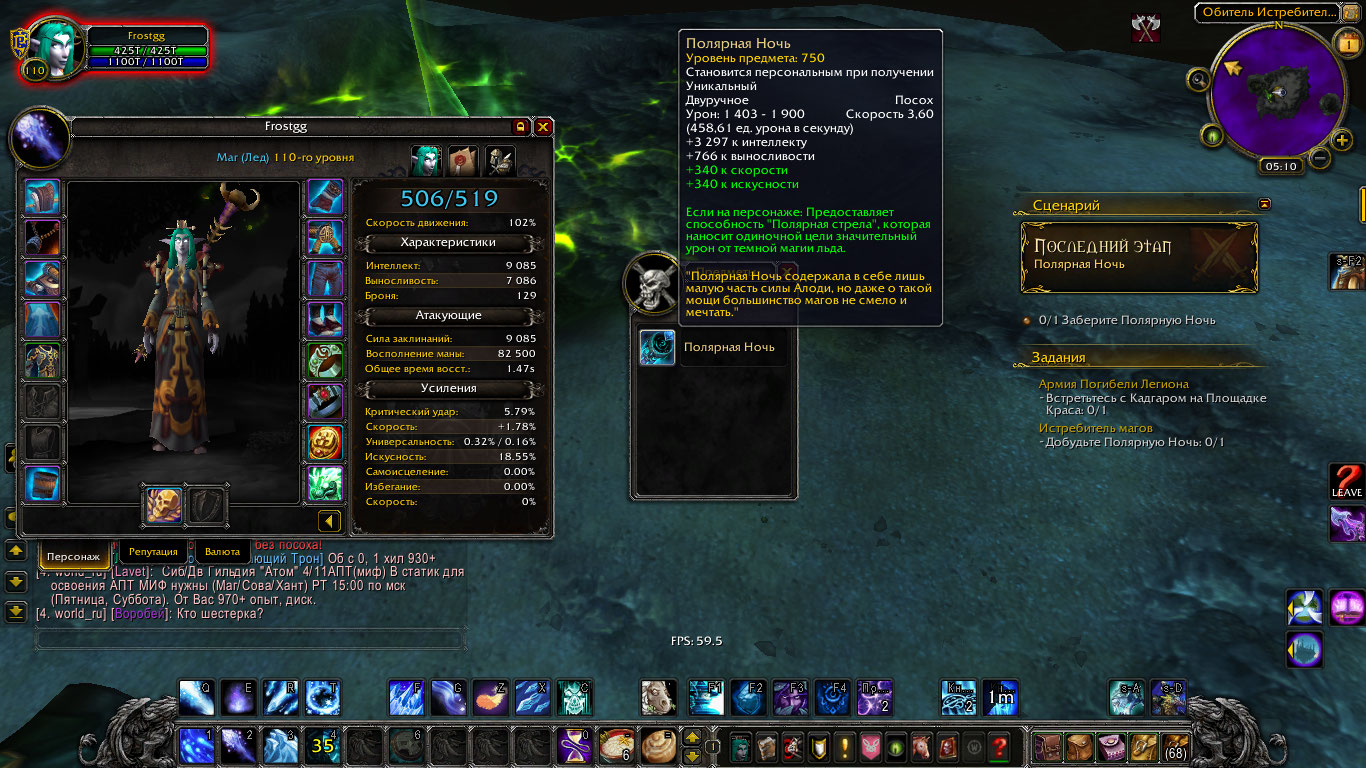Screen dimensions: 1366x768
Task: Click the staff weapon slot with skull
Action: pos(164,506)
